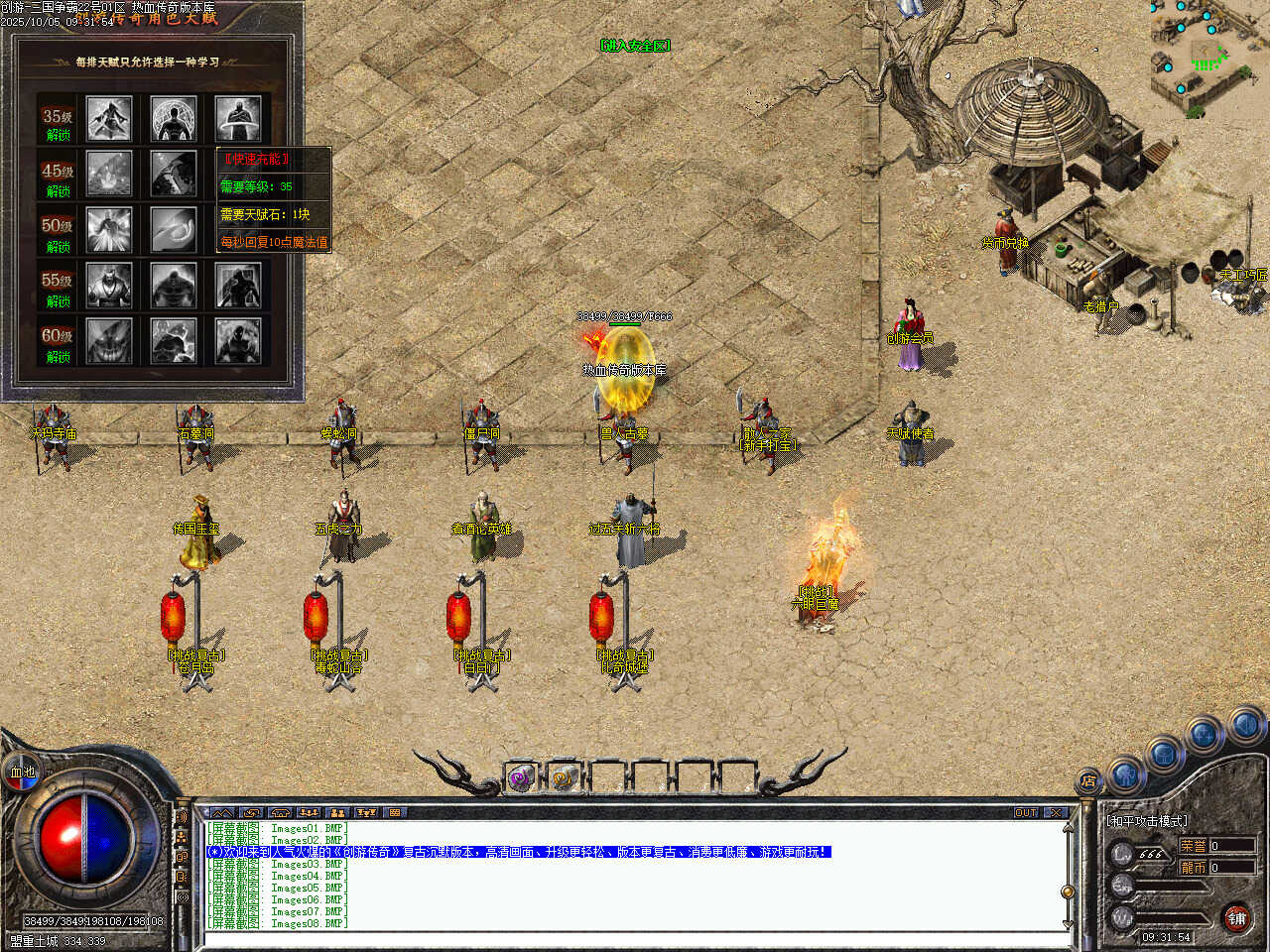The height and width of the screenshot is (952, 1270).
Task: Choose the level 35 hooded-figure talent icon
Action: click(109, 119)
